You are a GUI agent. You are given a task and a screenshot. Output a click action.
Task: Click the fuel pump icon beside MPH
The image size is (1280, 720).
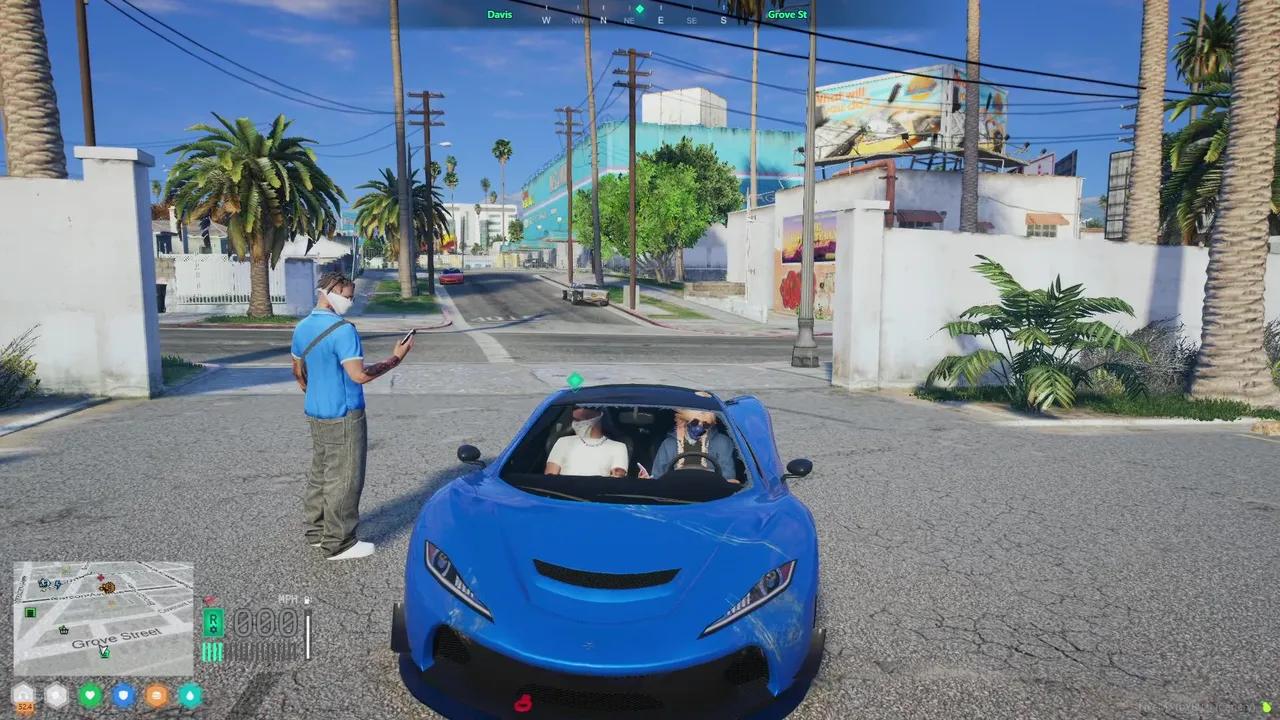307,598
